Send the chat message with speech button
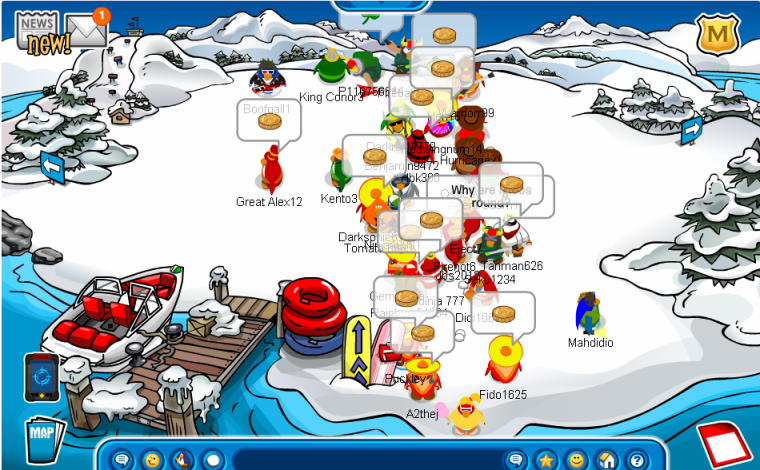The width and height of the screenshot is (760, 470). [x=516, y=460]
